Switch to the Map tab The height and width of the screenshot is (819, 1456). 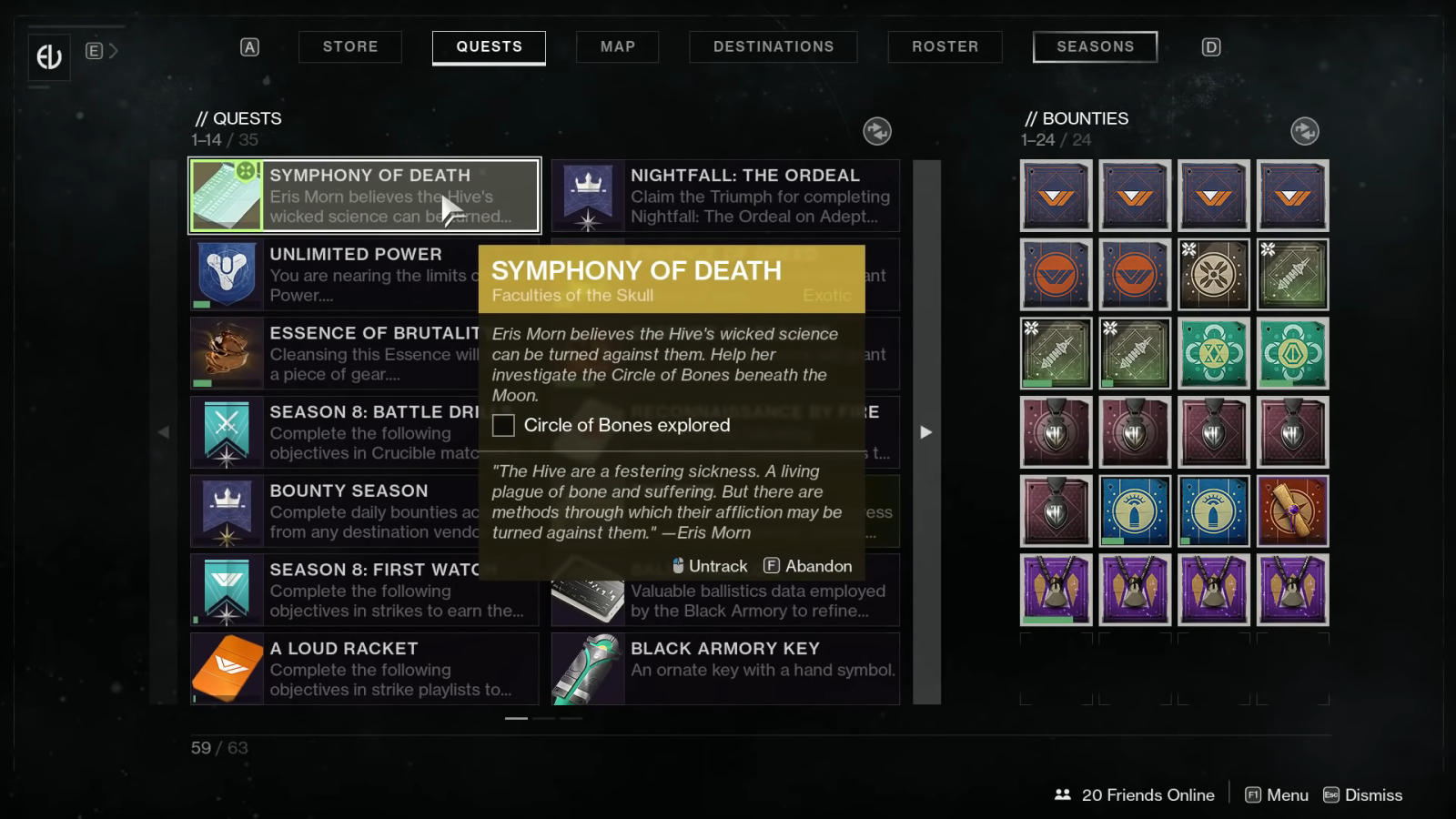point(617,46)
